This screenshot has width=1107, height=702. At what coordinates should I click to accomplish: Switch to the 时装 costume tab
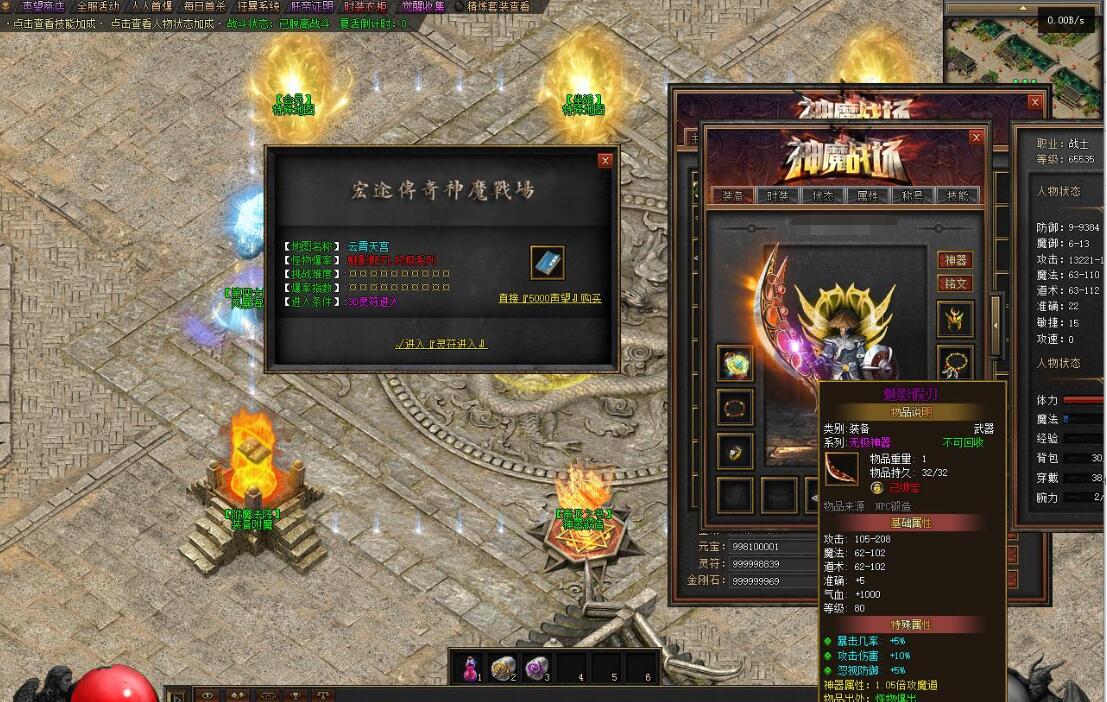tap(778, 196)
